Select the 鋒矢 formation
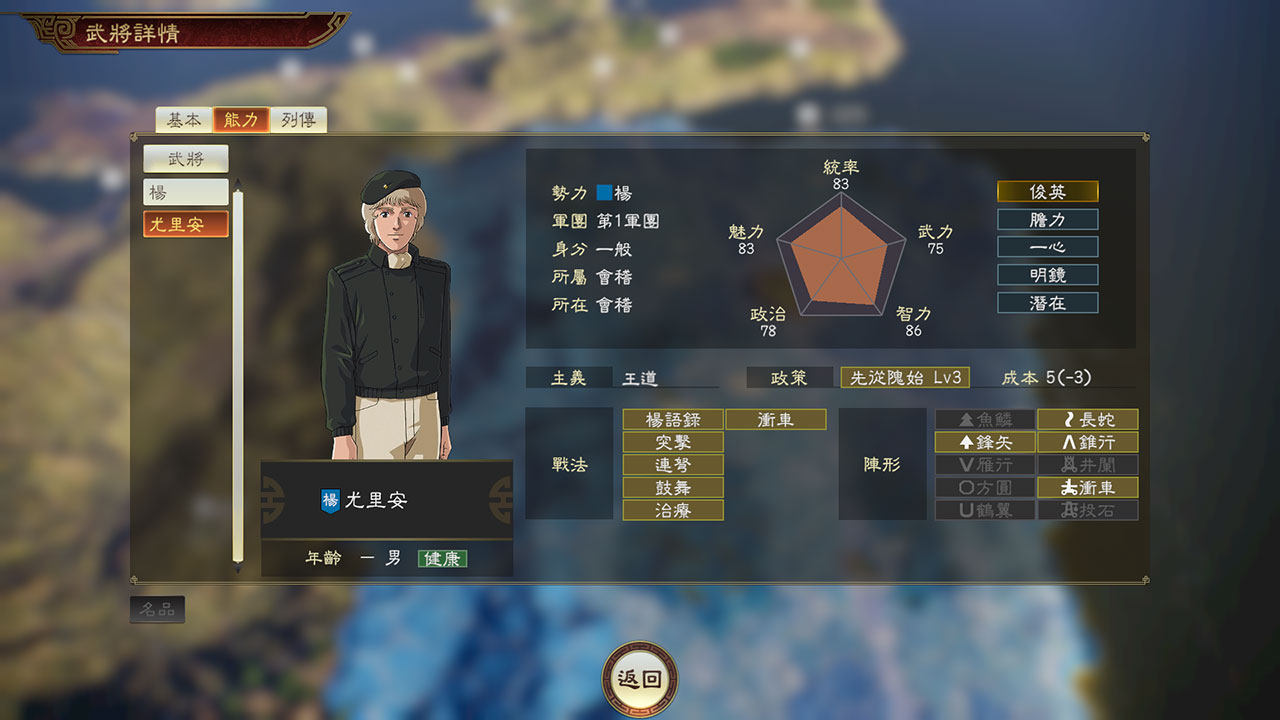Screen dimensions: 1280x720 (x=985, y=442)
